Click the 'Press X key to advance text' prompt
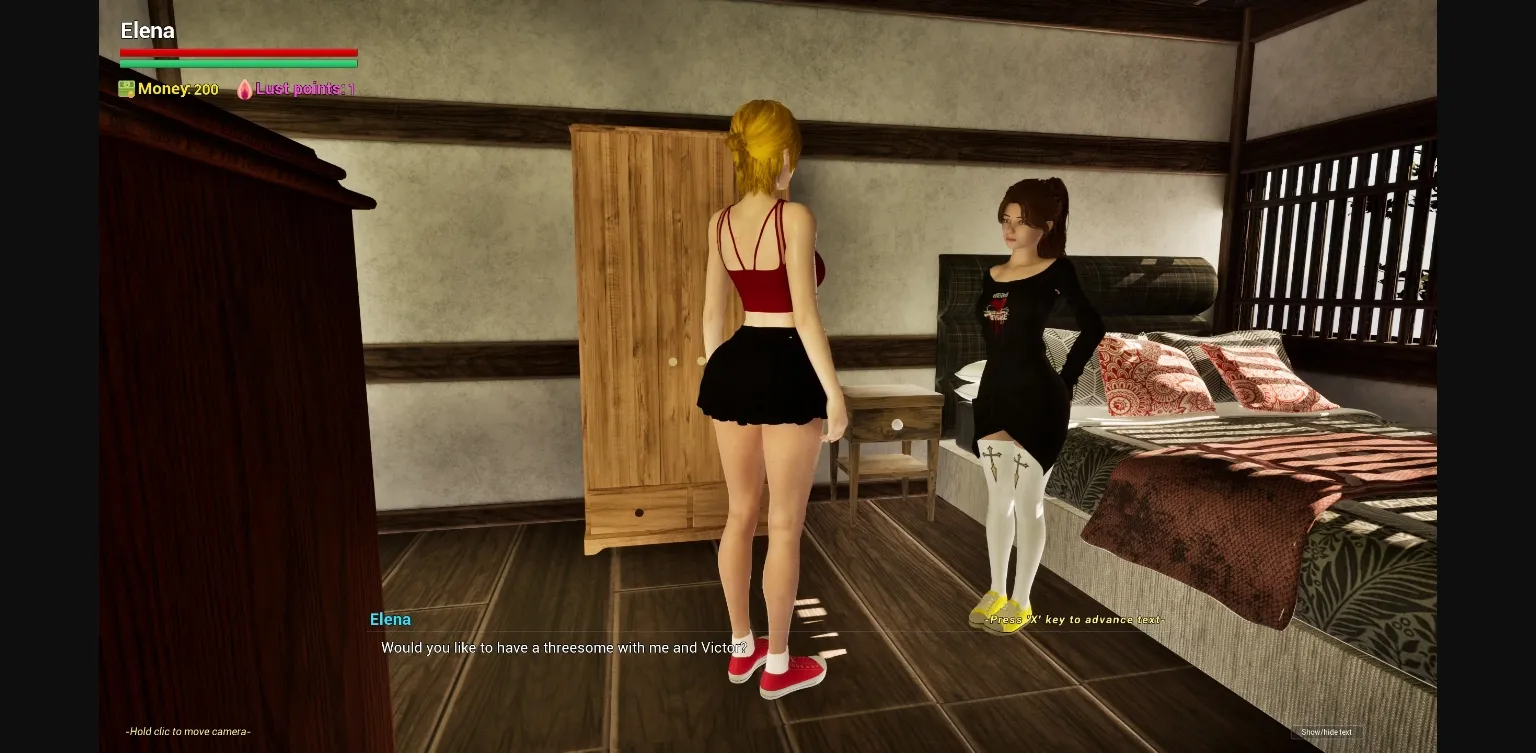 coord(1074,619)
